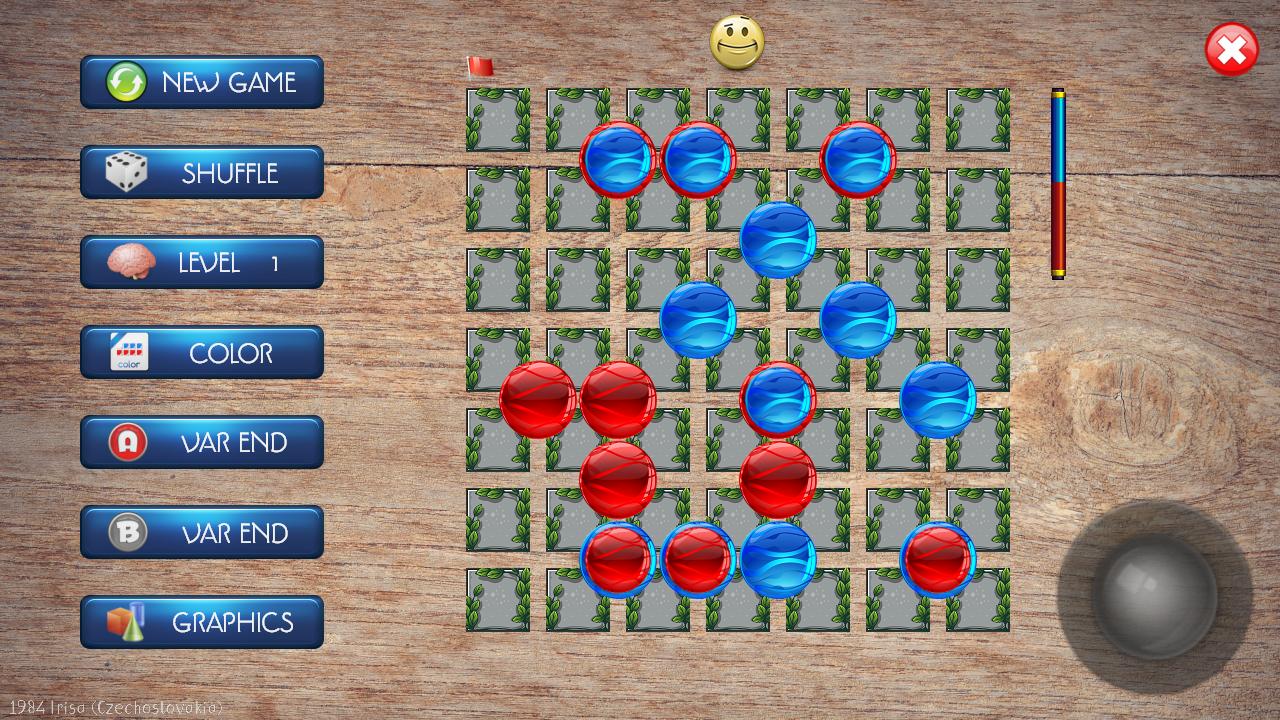Change the Level setting

point(202,262)
